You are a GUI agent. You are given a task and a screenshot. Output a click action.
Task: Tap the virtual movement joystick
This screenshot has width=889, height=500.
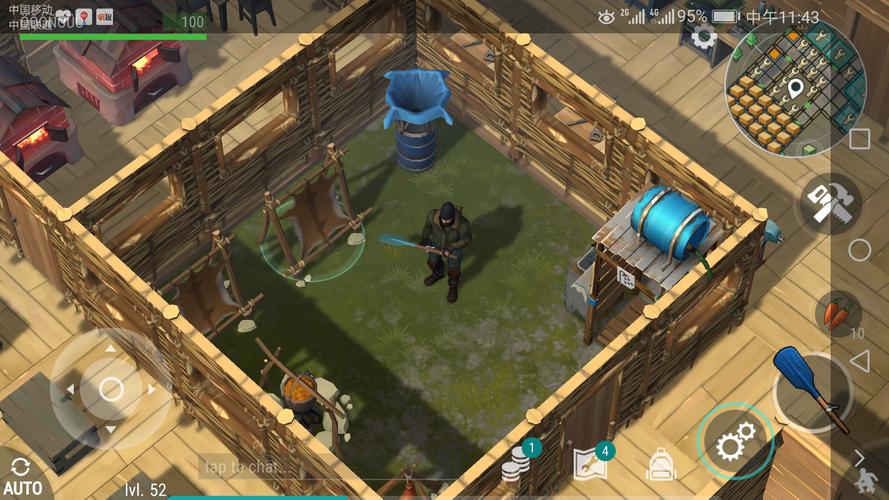coord(111,389)
